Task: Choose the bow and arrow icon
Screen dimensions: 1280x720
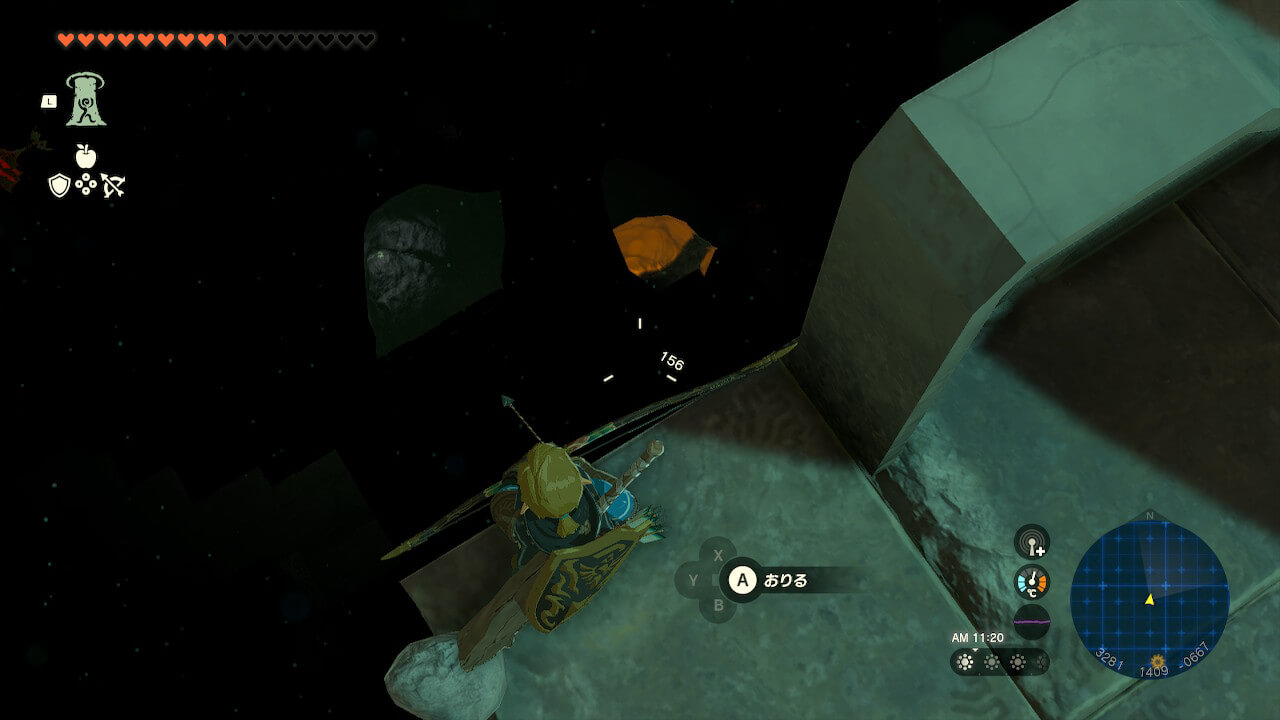Action: click(113, 185)
